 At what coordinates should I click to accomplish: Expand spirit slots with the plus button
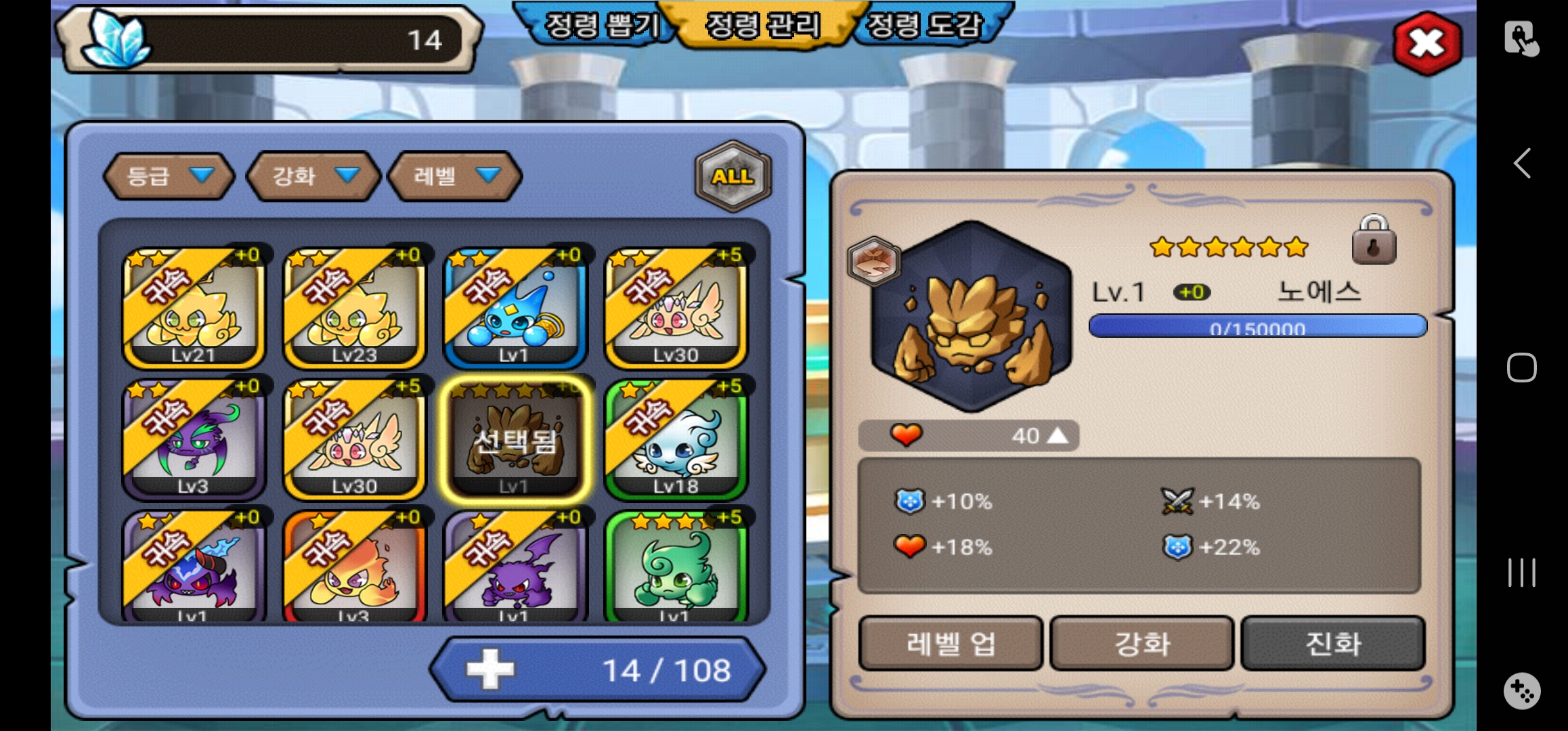(x=490, y=669)
